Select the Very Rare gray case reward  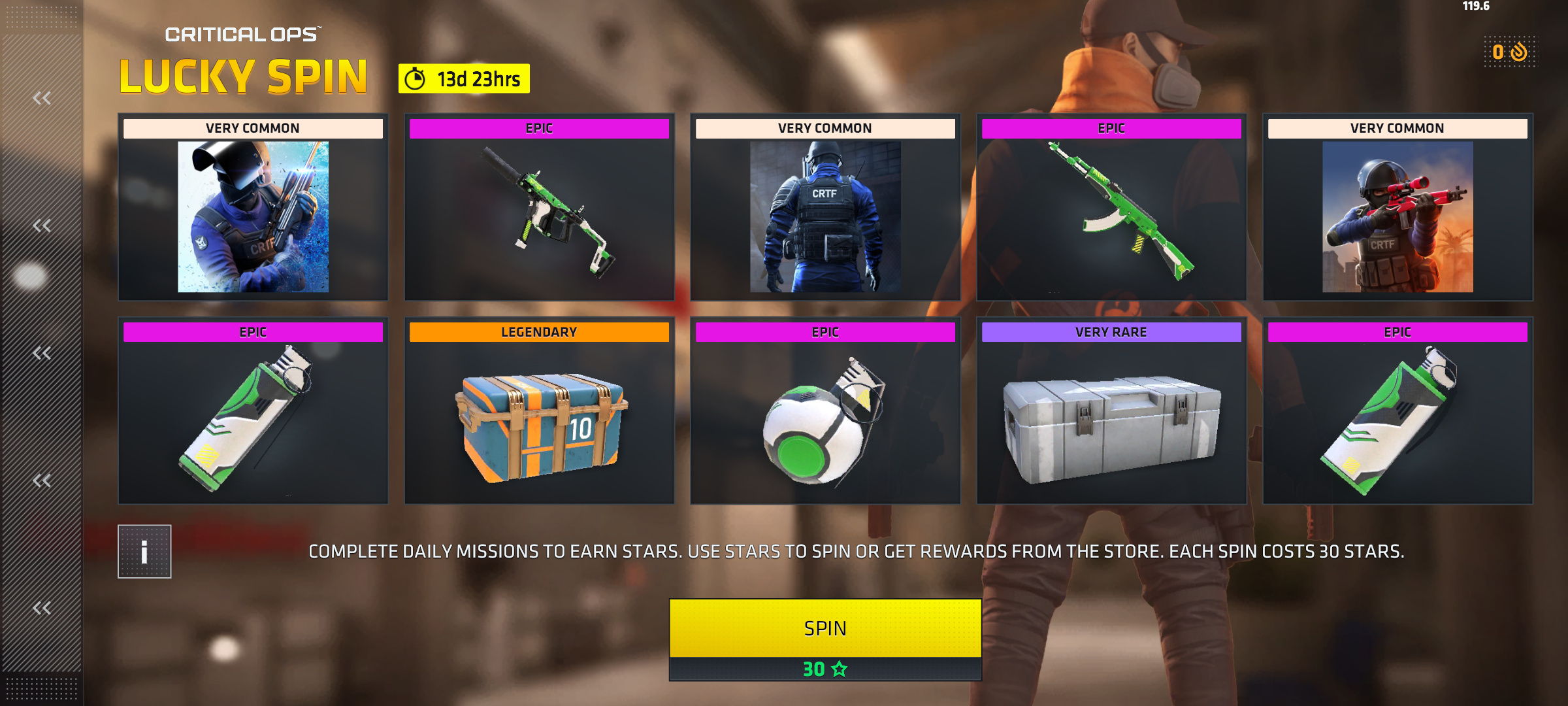[x=1111, y=411]
